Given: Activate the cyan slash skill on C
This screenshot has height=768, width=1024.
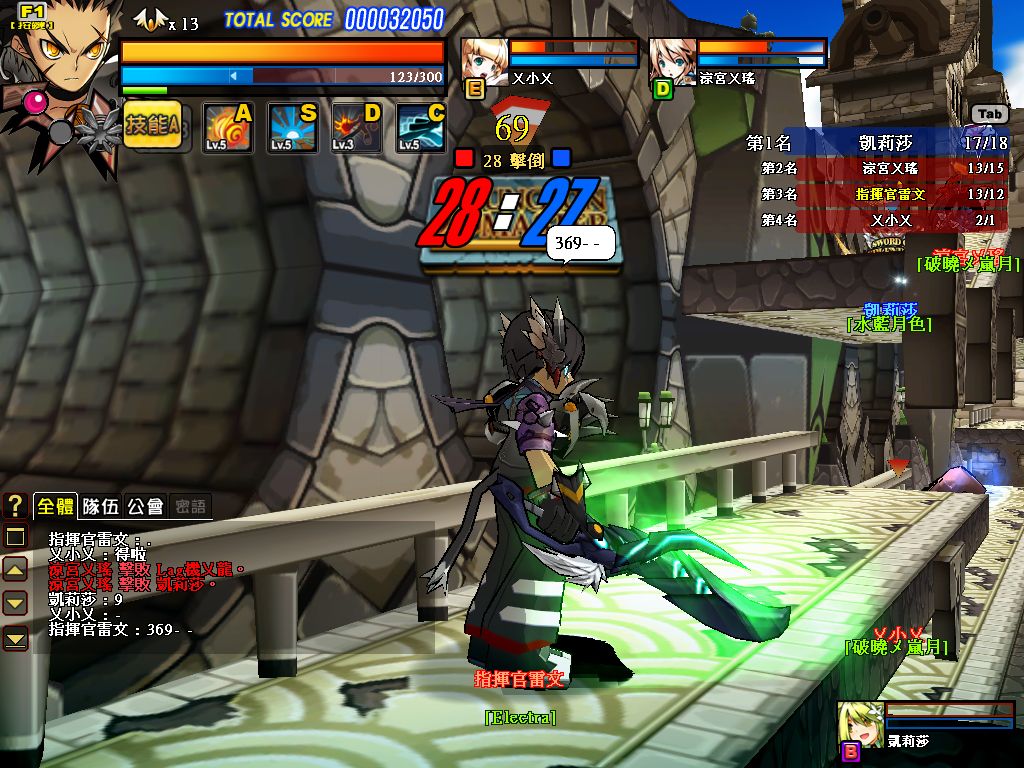Looking at the screenshot, I should pos(421,128).
